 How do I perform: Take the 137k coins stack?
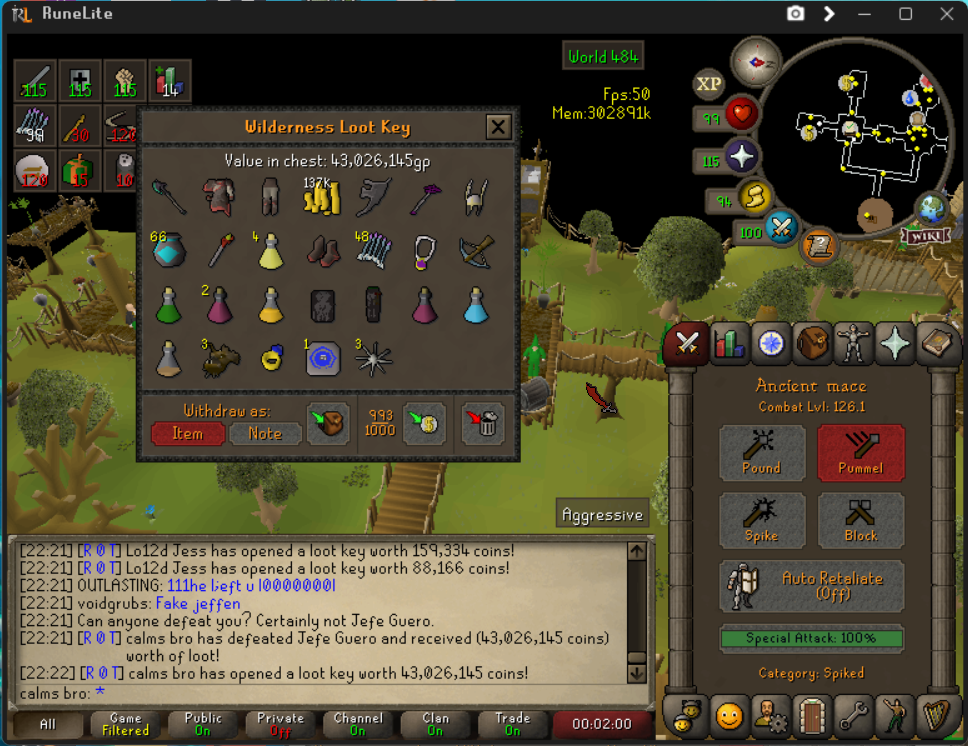click(x=323, y=196)
